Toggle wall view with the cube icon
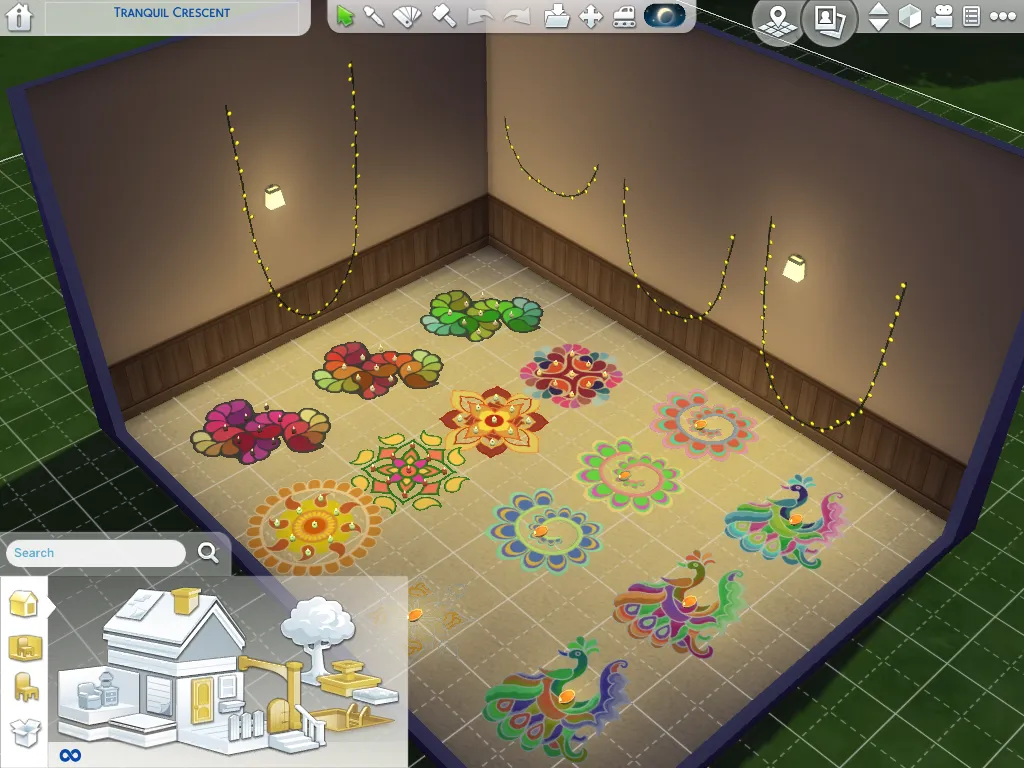Image resolution: width=1024 pixels, height=768 pixels. click(x=909, y=17)
